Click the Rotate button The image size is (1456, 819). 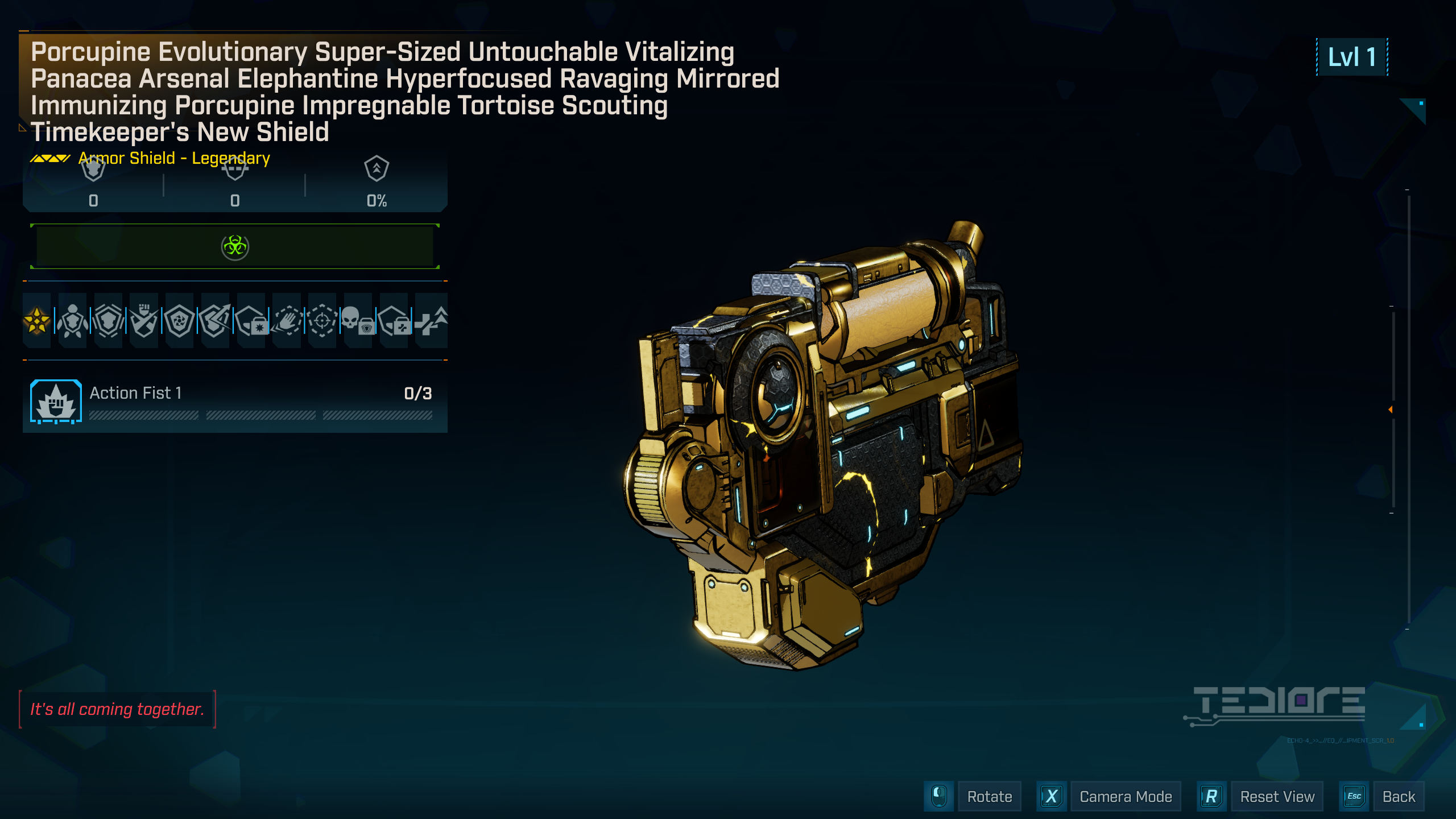(989, 796)
